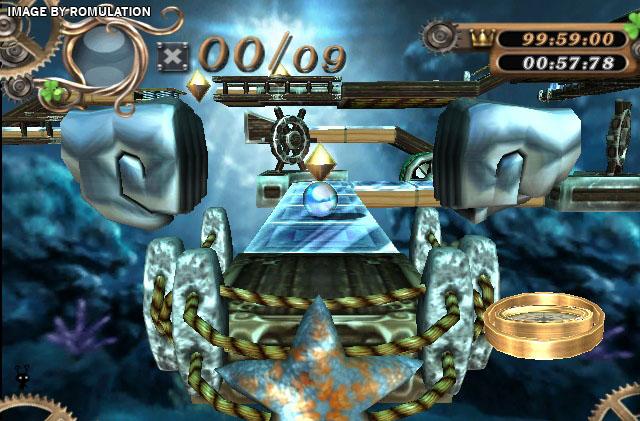Click the orange crystal icon beside the counter
This screenshot has width=640, height=421.
coord(198,87)
